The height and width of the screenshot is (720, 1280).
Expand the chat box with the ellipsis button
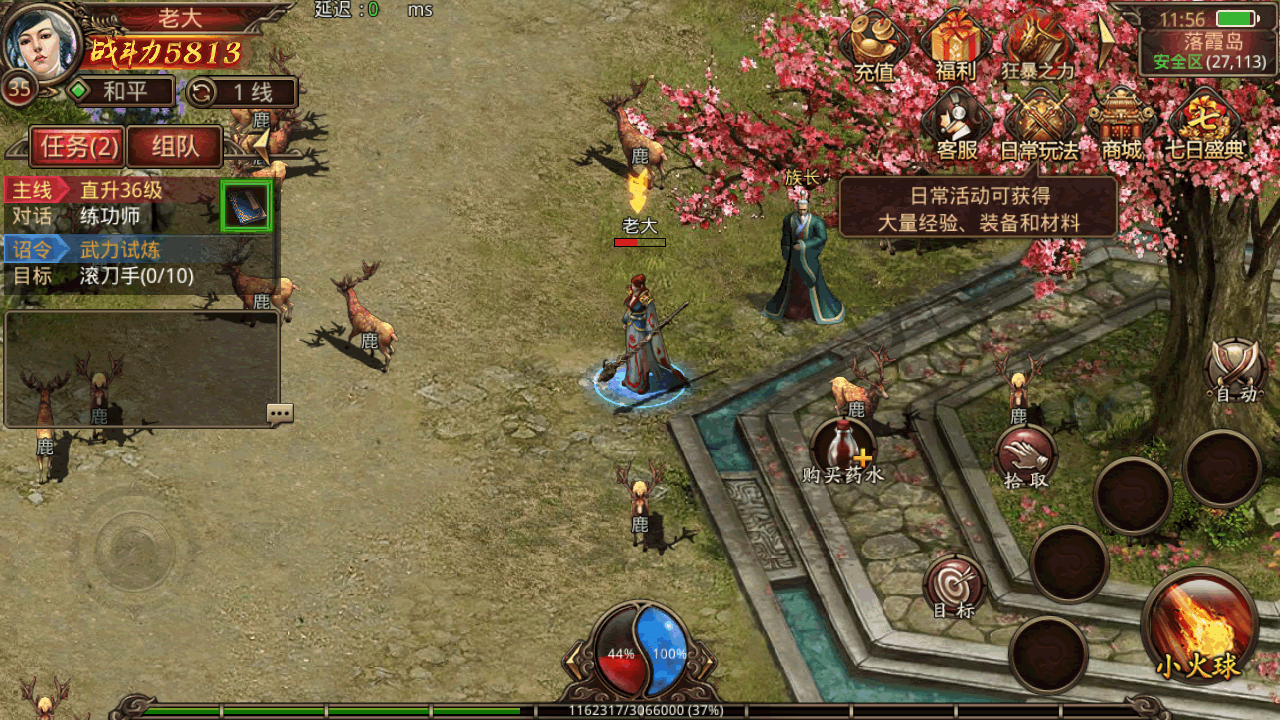click(280, 413)
